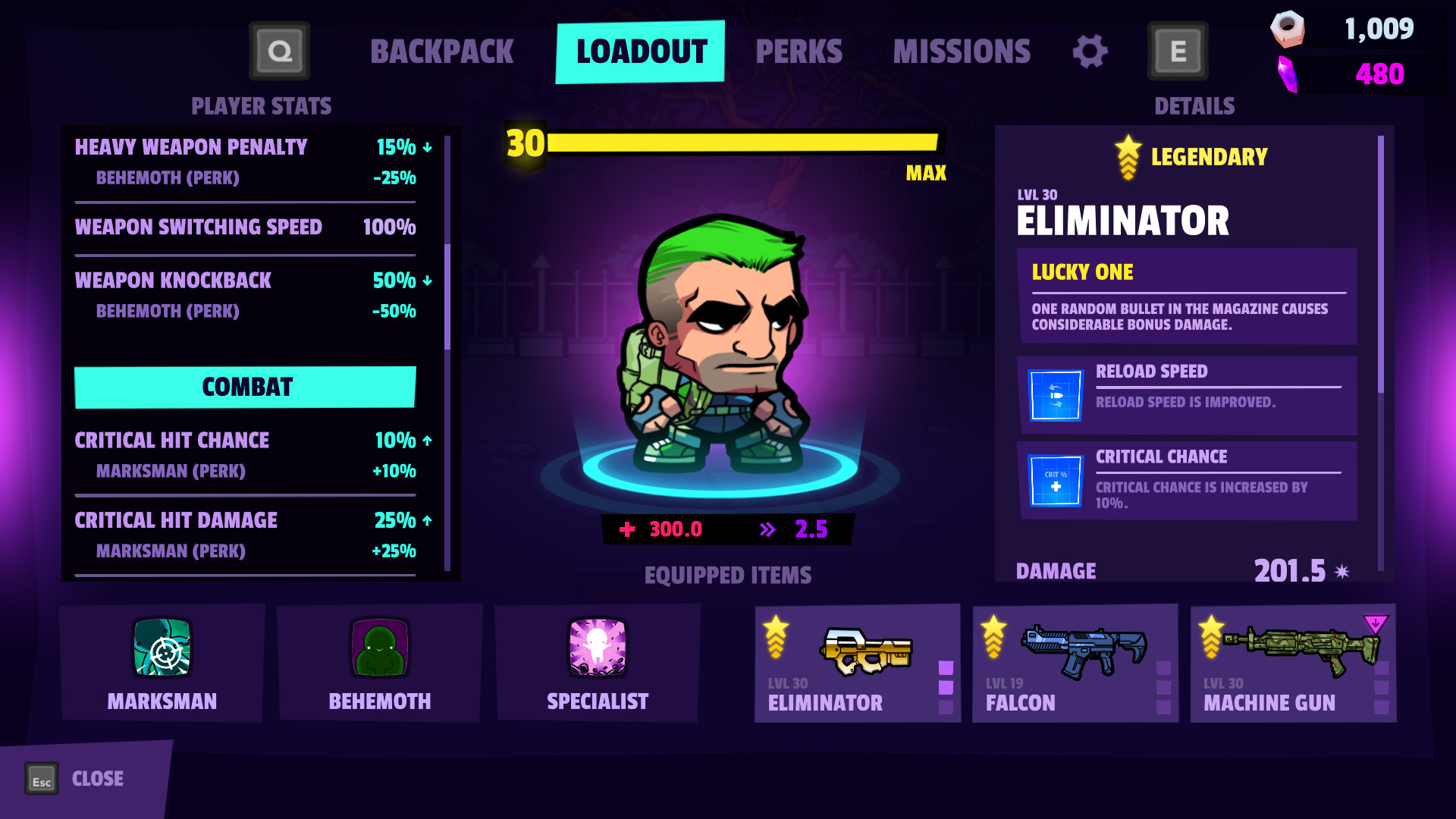The height and width of the screenshot is (819, 1456).
Task: Expand the Lucky One ability description
Action: pyautogui.click(x=1188, y=297)
